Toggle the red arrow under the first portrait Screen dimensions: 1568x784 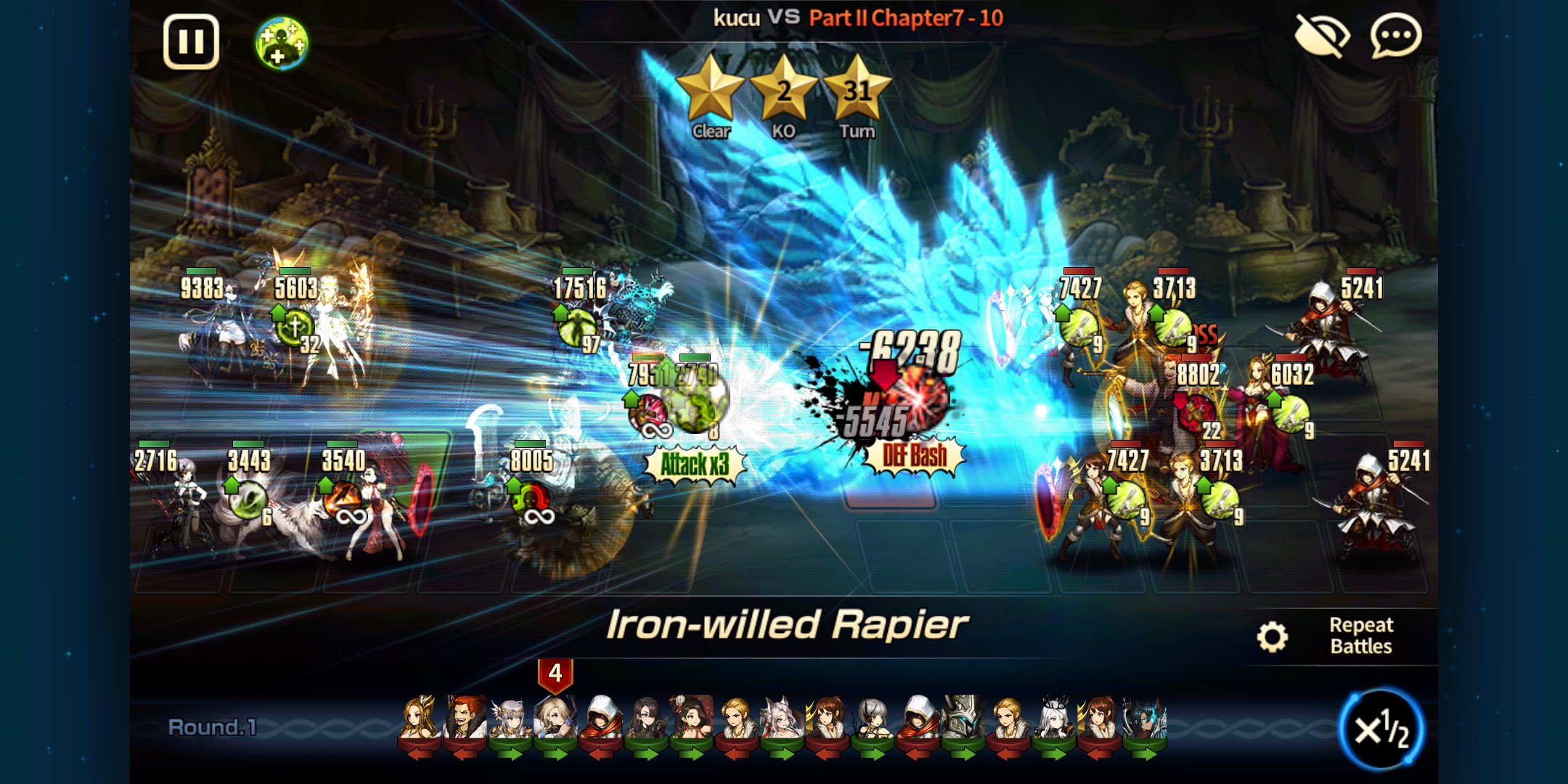tap(420, 755)
